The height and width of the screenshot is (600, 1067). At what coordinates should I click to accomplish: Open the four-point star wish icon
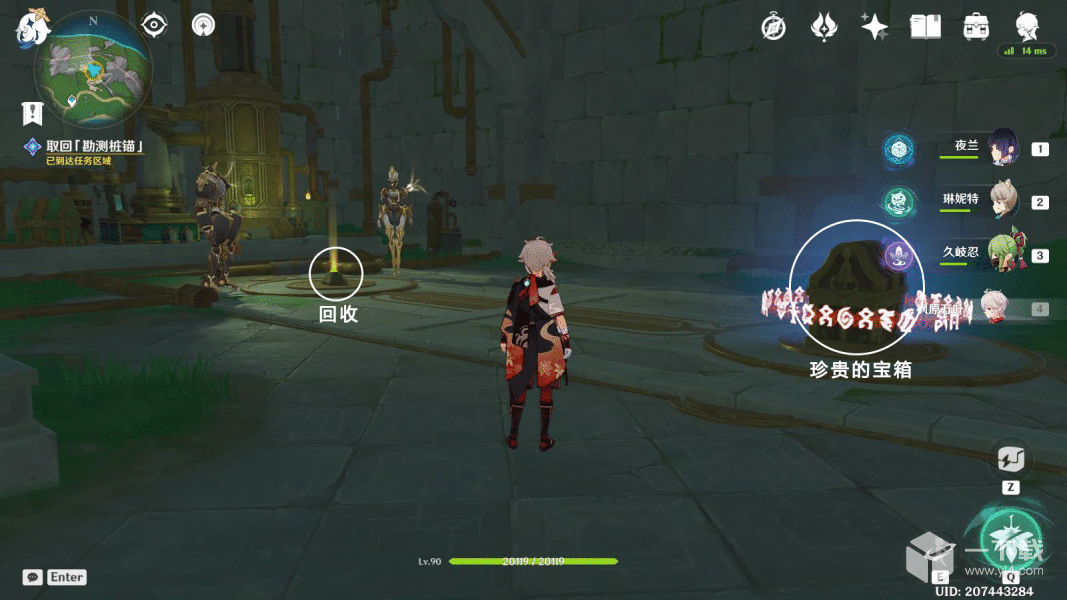click(x=875, y=27)
